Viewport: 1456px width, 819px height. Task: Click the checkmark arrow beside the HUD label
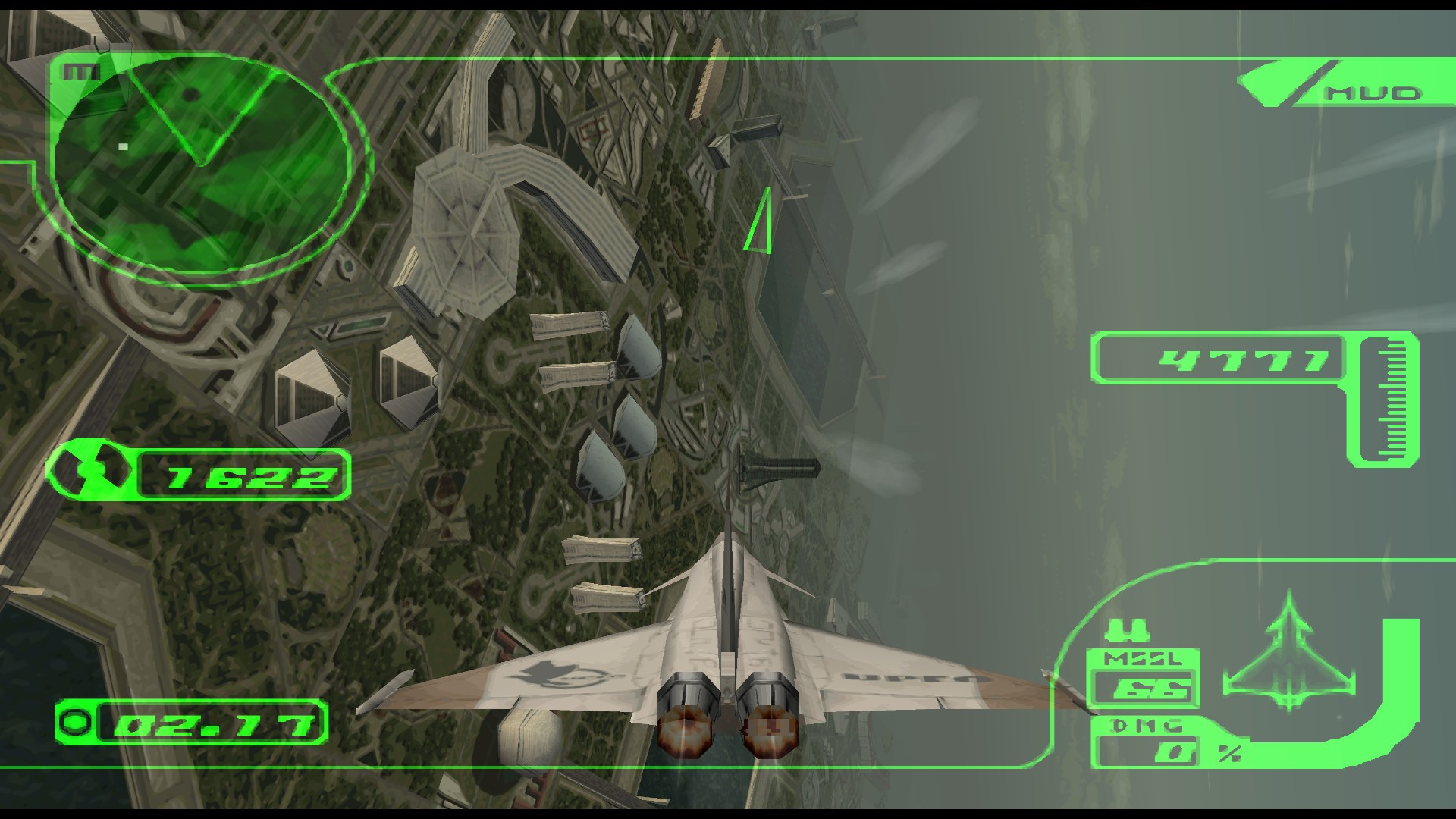point(1275,83)
